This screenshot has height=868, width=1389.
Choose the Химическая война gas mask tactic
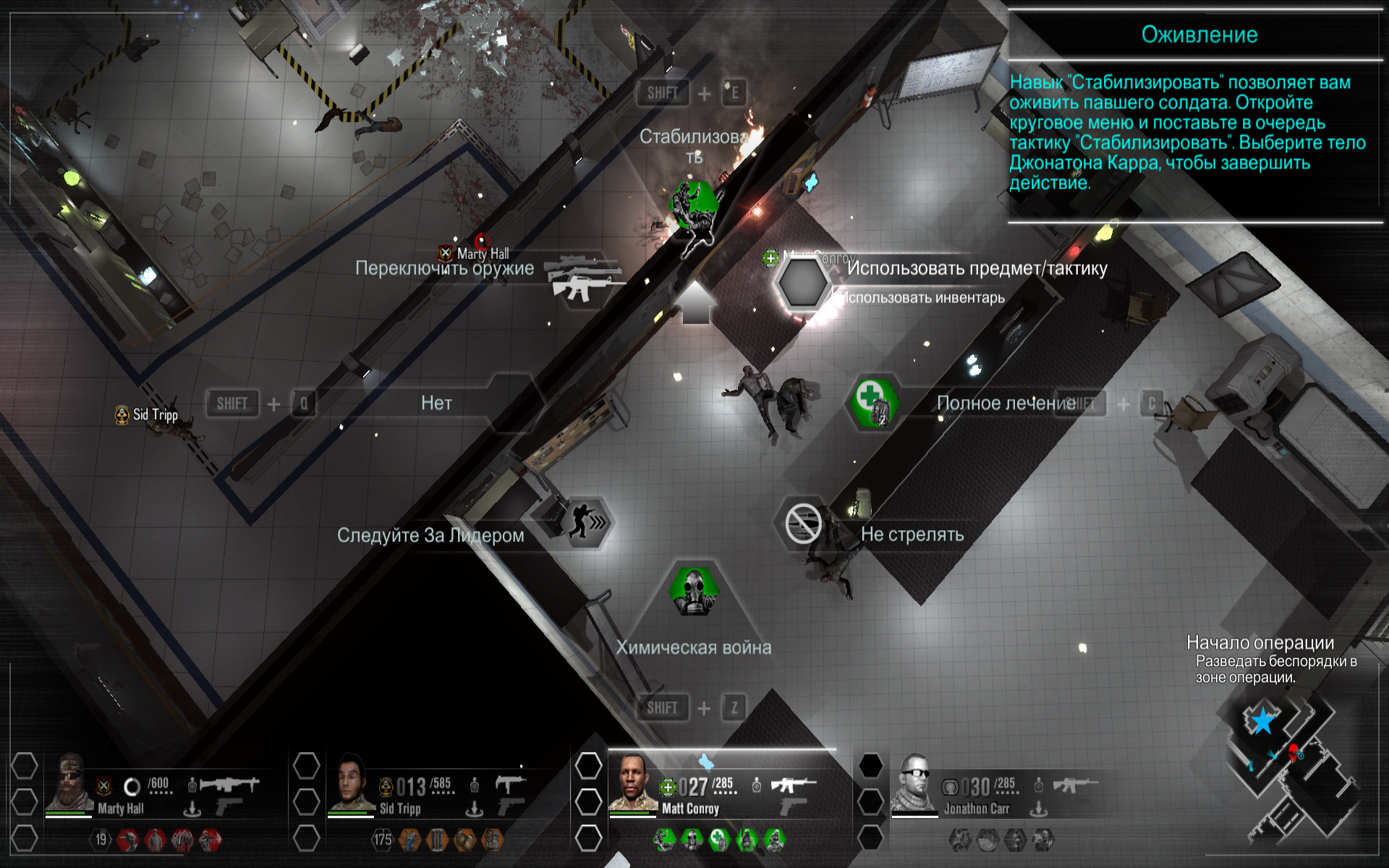coord(694,591)
